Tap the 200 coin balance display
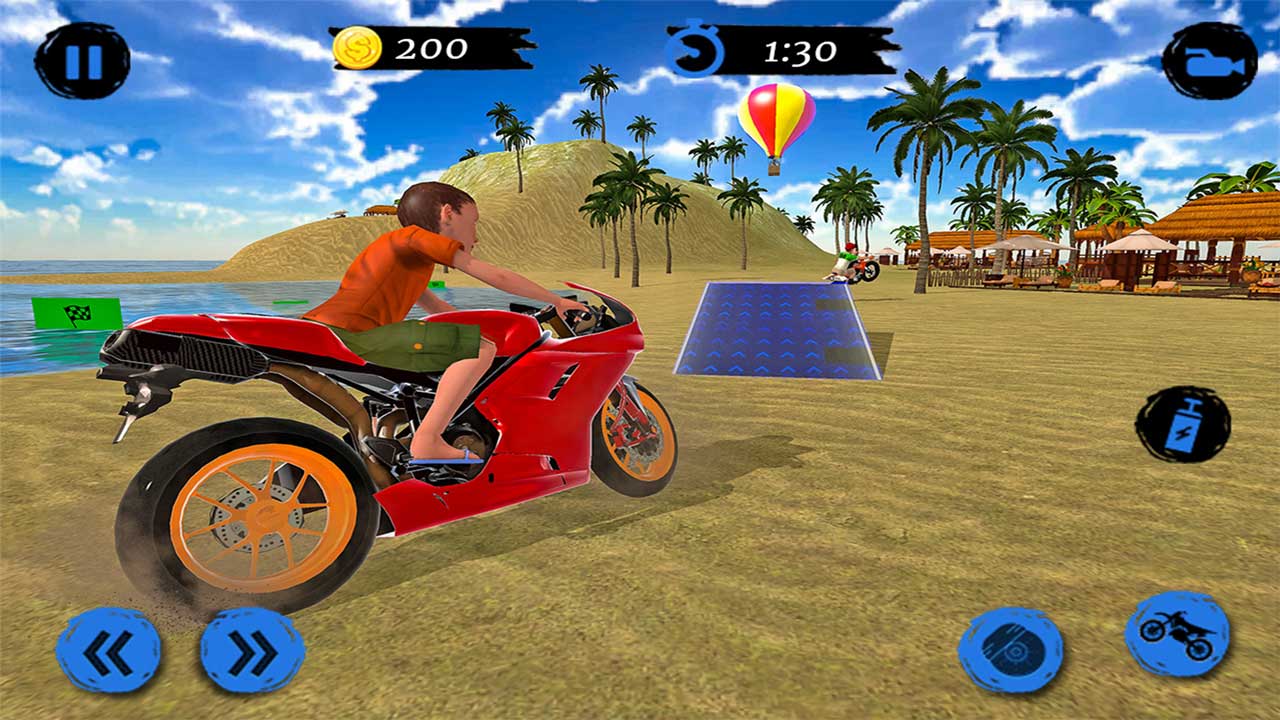The height and width of the screenshot is (720, 1280). pos(432,45)
